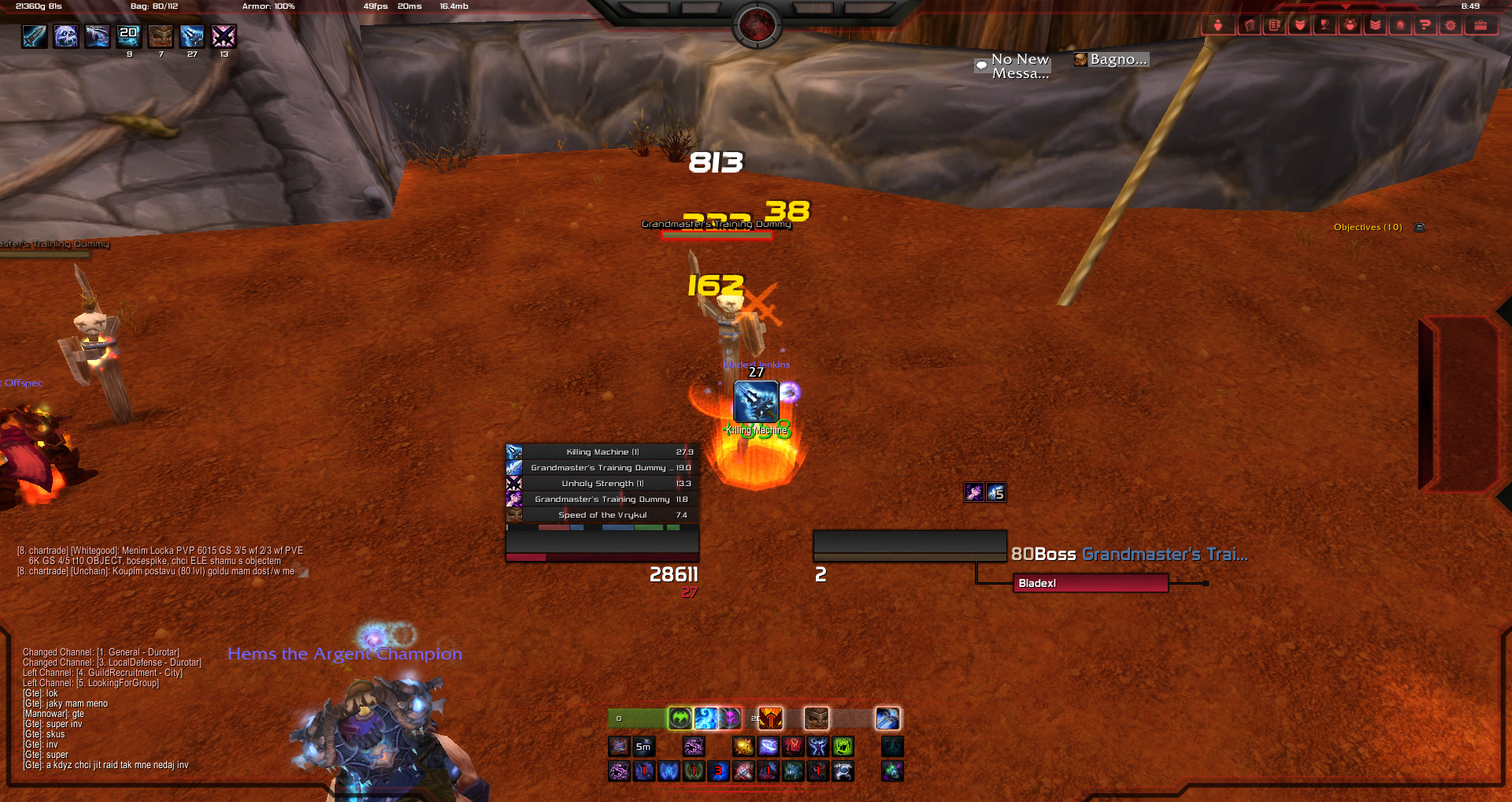1512x802 pixels.
Task: Use the blue number 3 ability slot
Action: click(718, 771)
